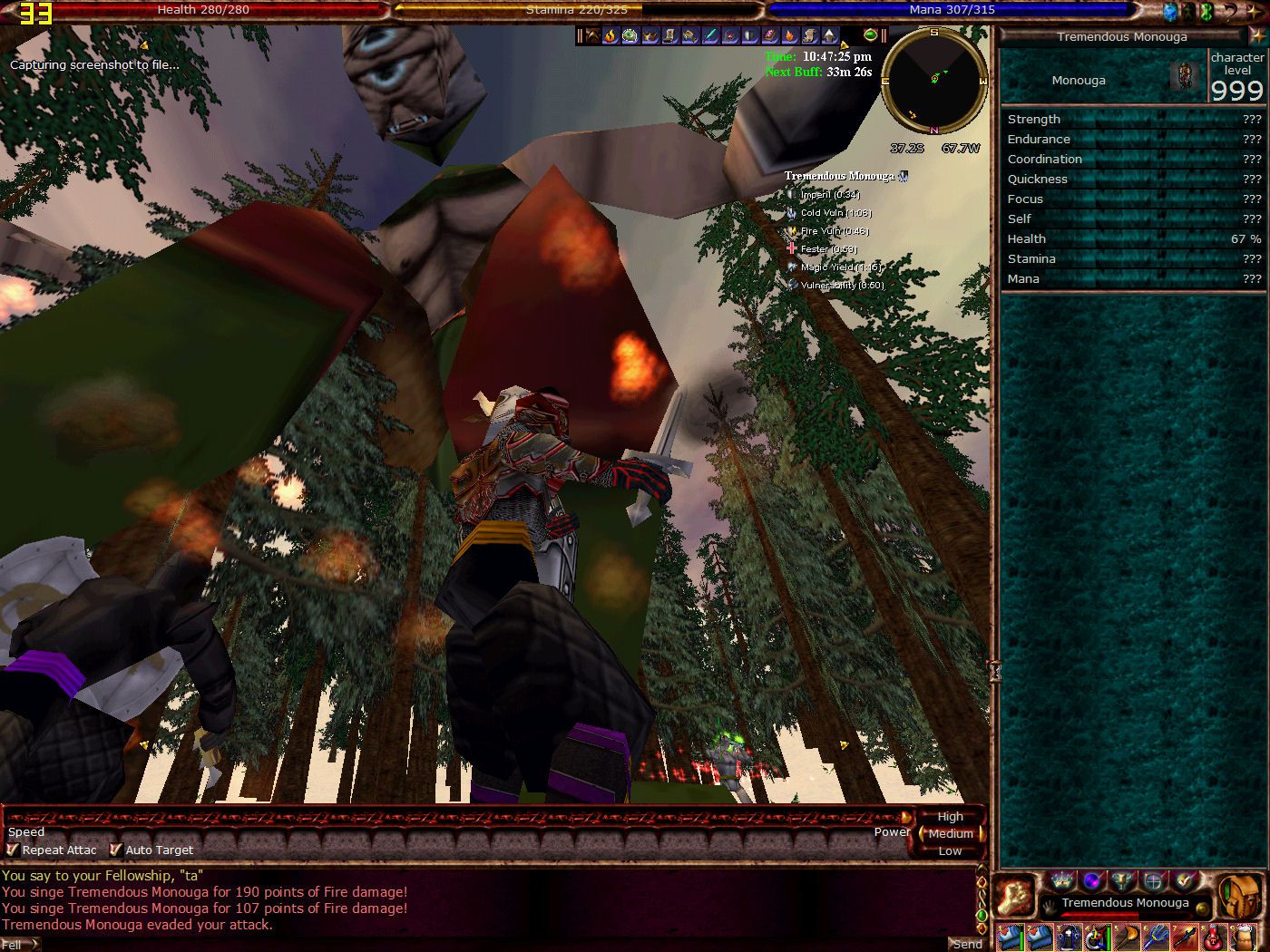
Task: Open the purple orb panel
Action: point(1093,880)
